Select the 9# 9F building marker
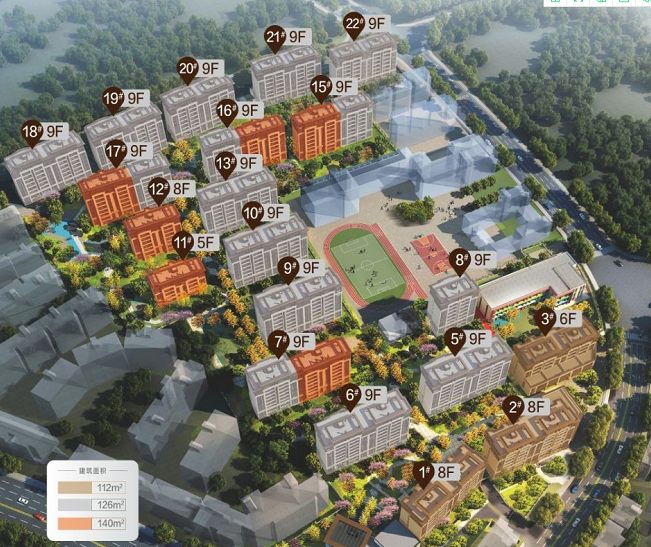This screenshot has height=547, width=651. (300, 268)
